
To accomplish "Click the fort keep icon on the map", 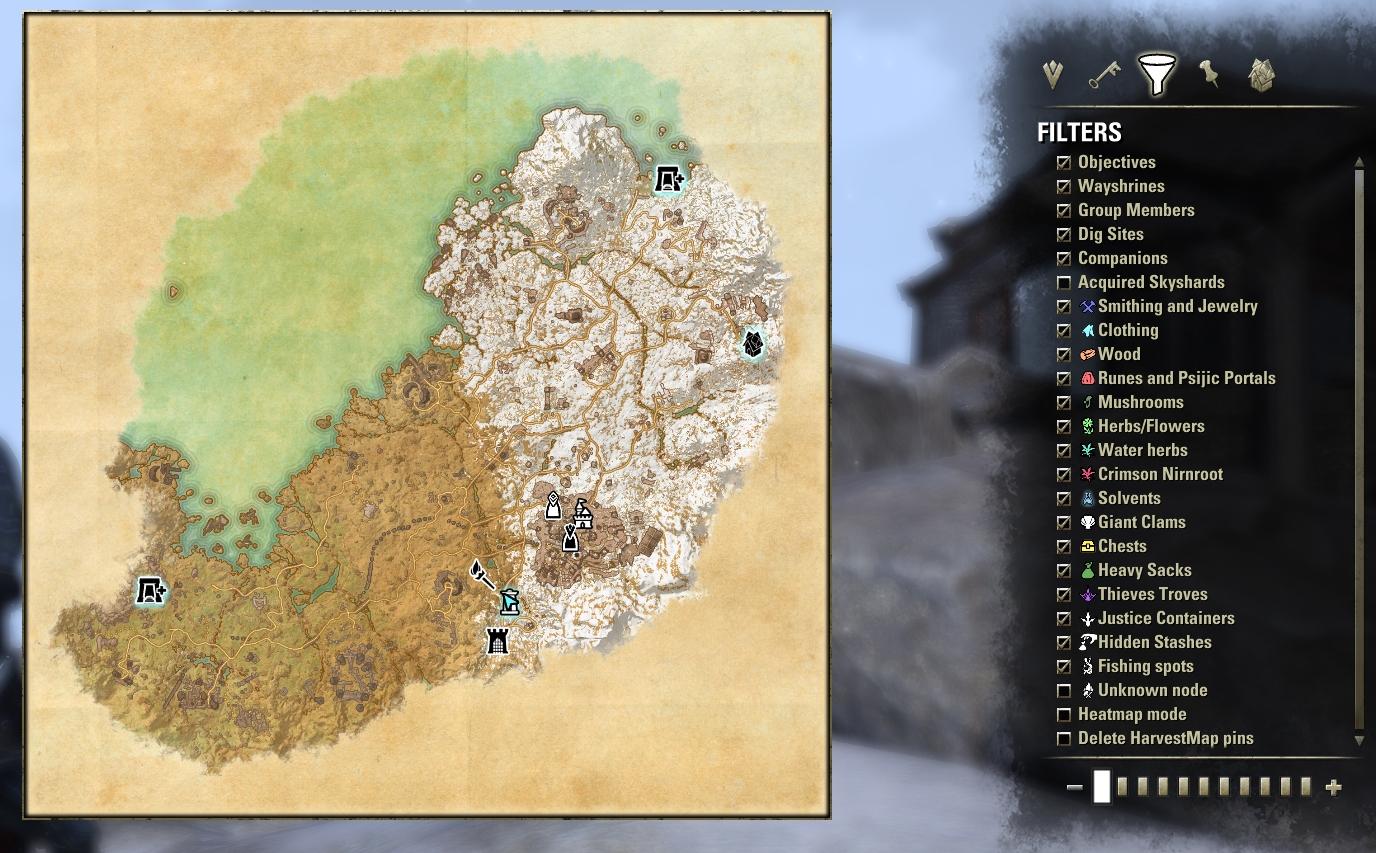I will point(496,641).
